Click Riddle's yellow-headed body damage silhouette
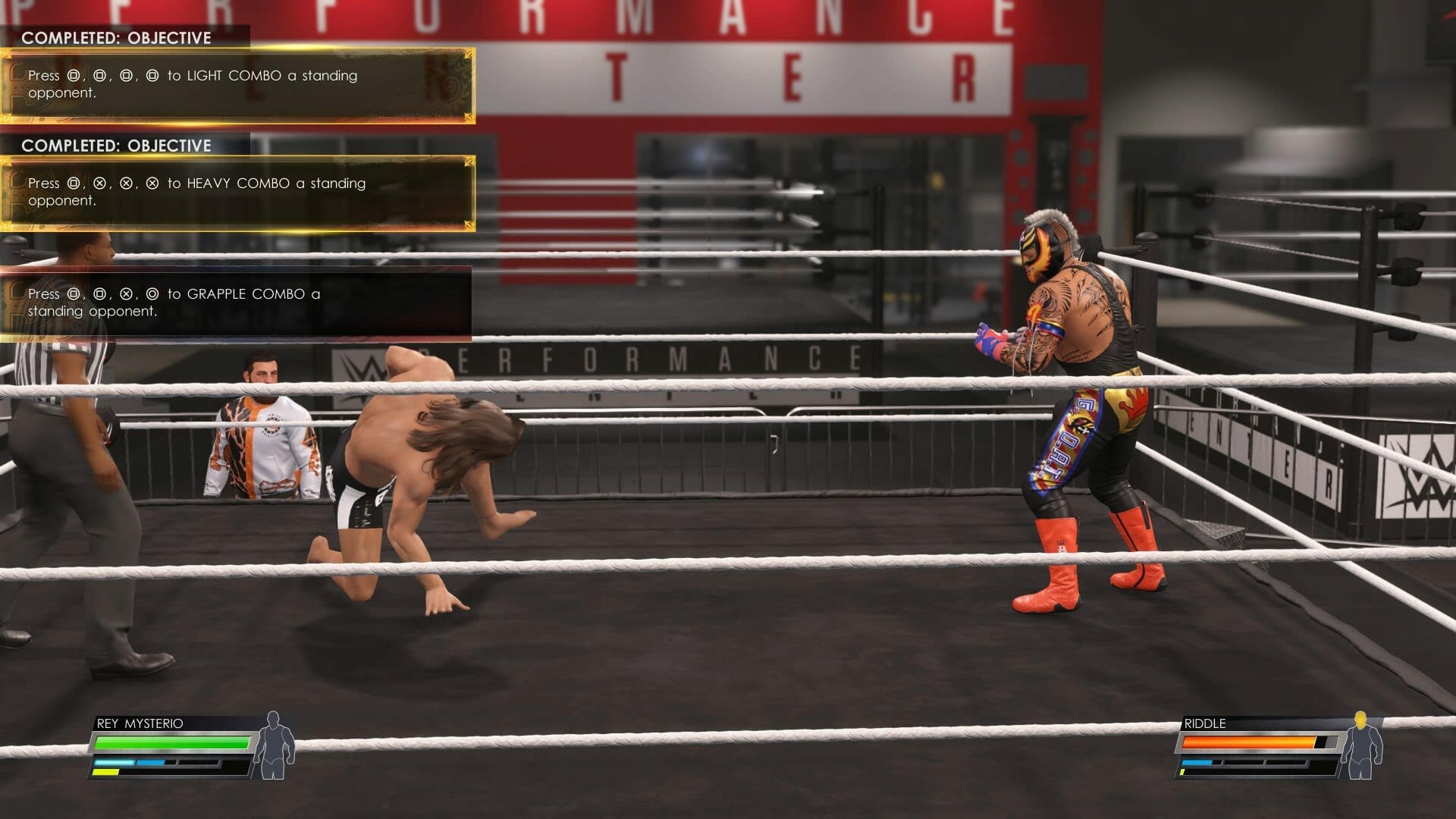Screen dimensions: 1456x819 pos(1361,745)
